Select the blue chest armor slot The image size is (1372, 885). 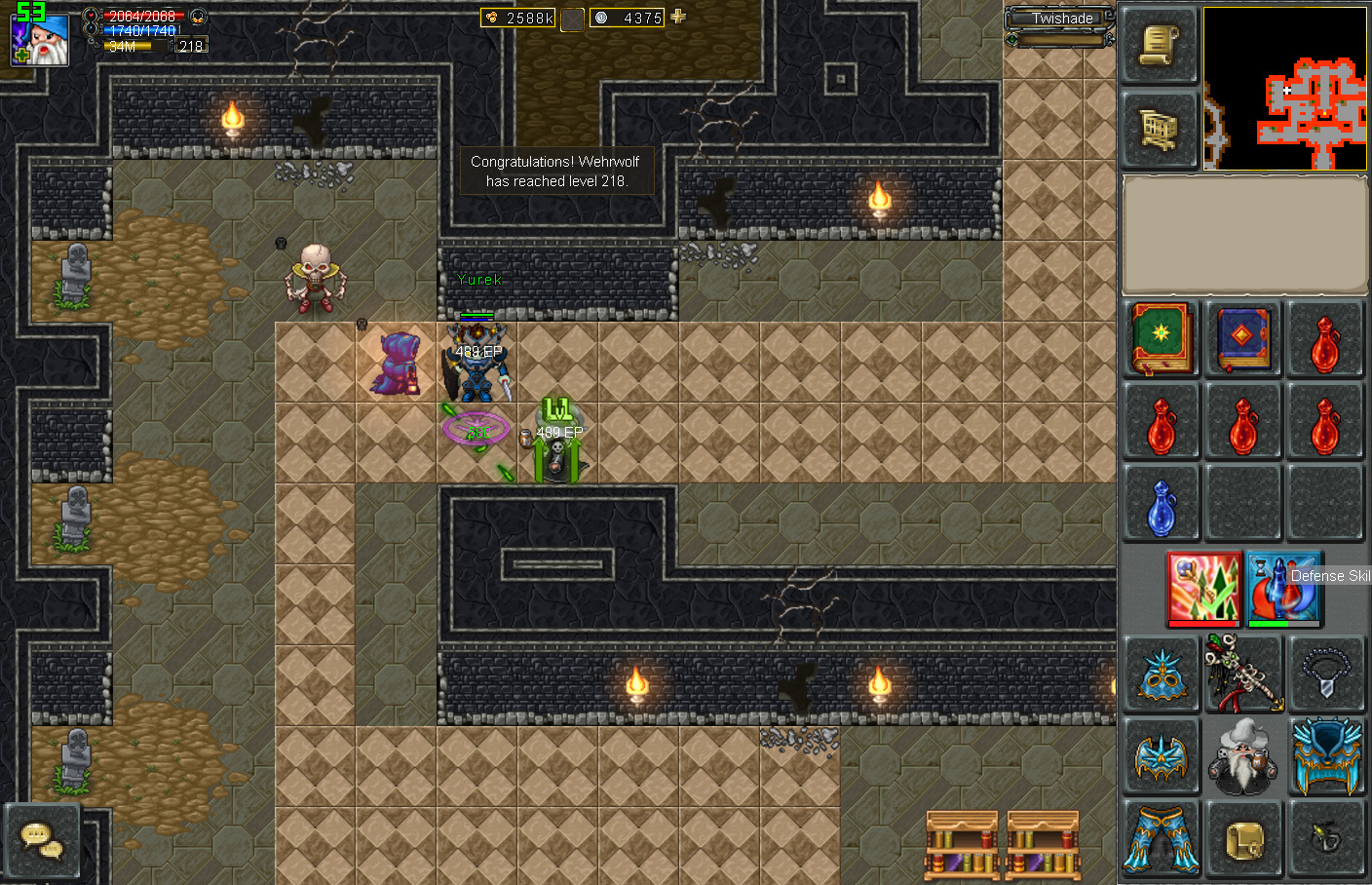[1325, 756]
